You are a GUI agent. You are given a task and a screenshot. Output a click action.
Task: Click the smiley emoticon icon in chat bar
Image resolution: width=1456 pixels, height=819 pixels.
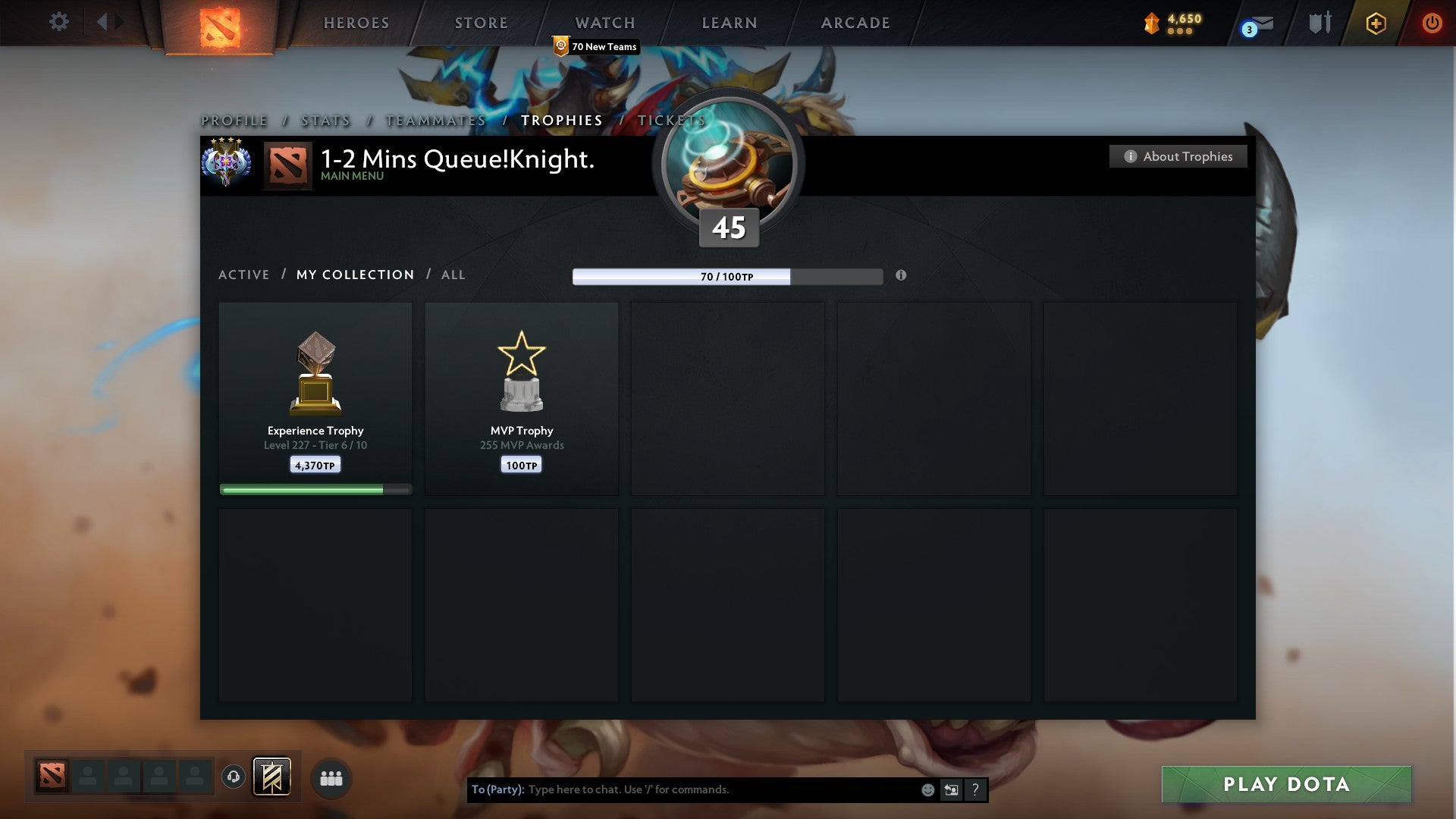click(928, 789)
